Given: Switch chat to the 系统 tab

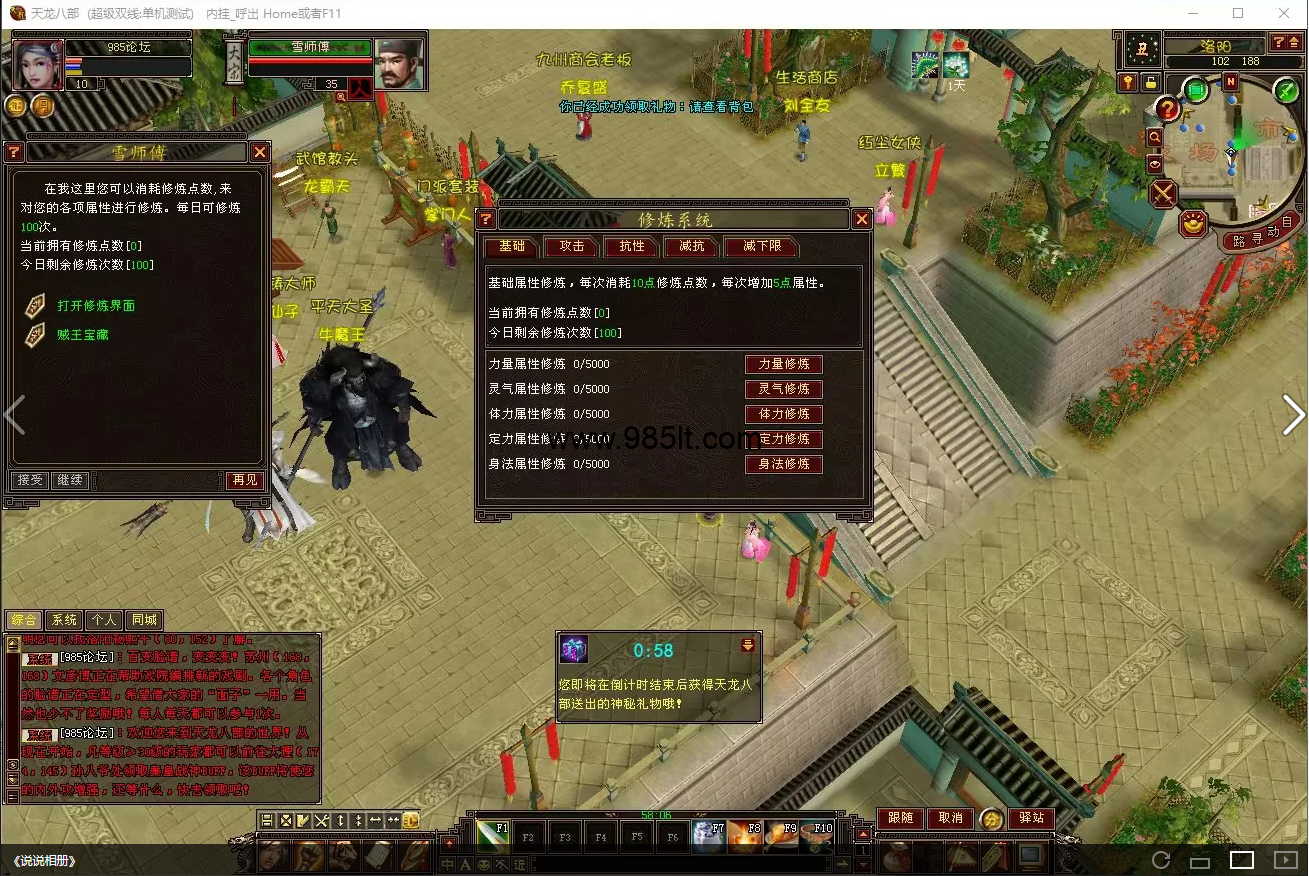Looking at the screenshot, I should 64,620.
